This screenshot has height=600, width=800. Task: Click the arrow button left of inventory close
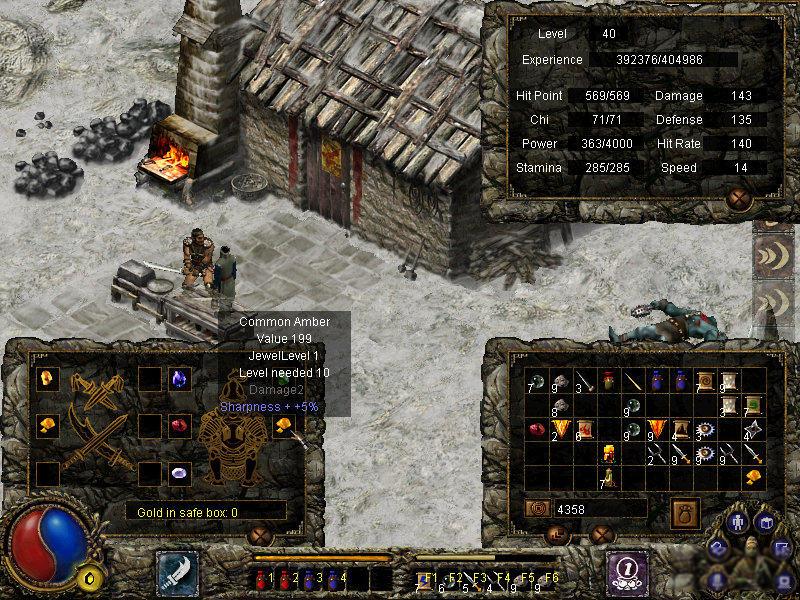(x=559, y=535)
